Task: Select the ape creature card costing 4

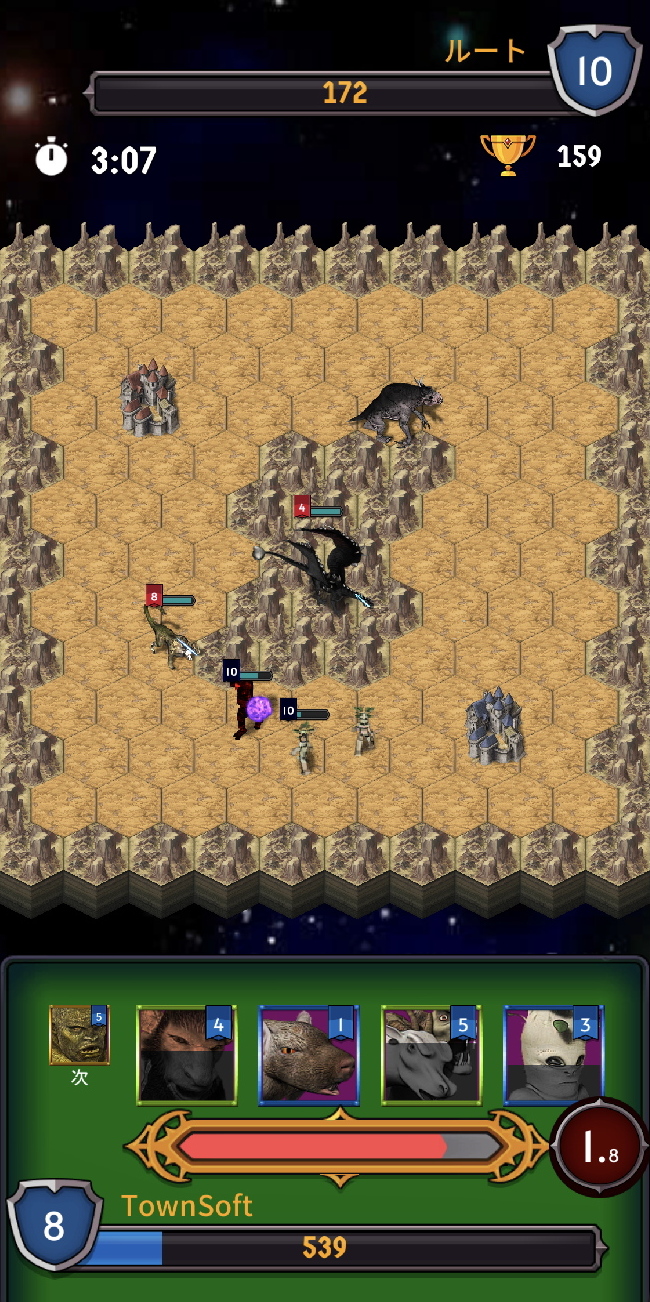Action: pyautogui.click(x=186, y=1055)
